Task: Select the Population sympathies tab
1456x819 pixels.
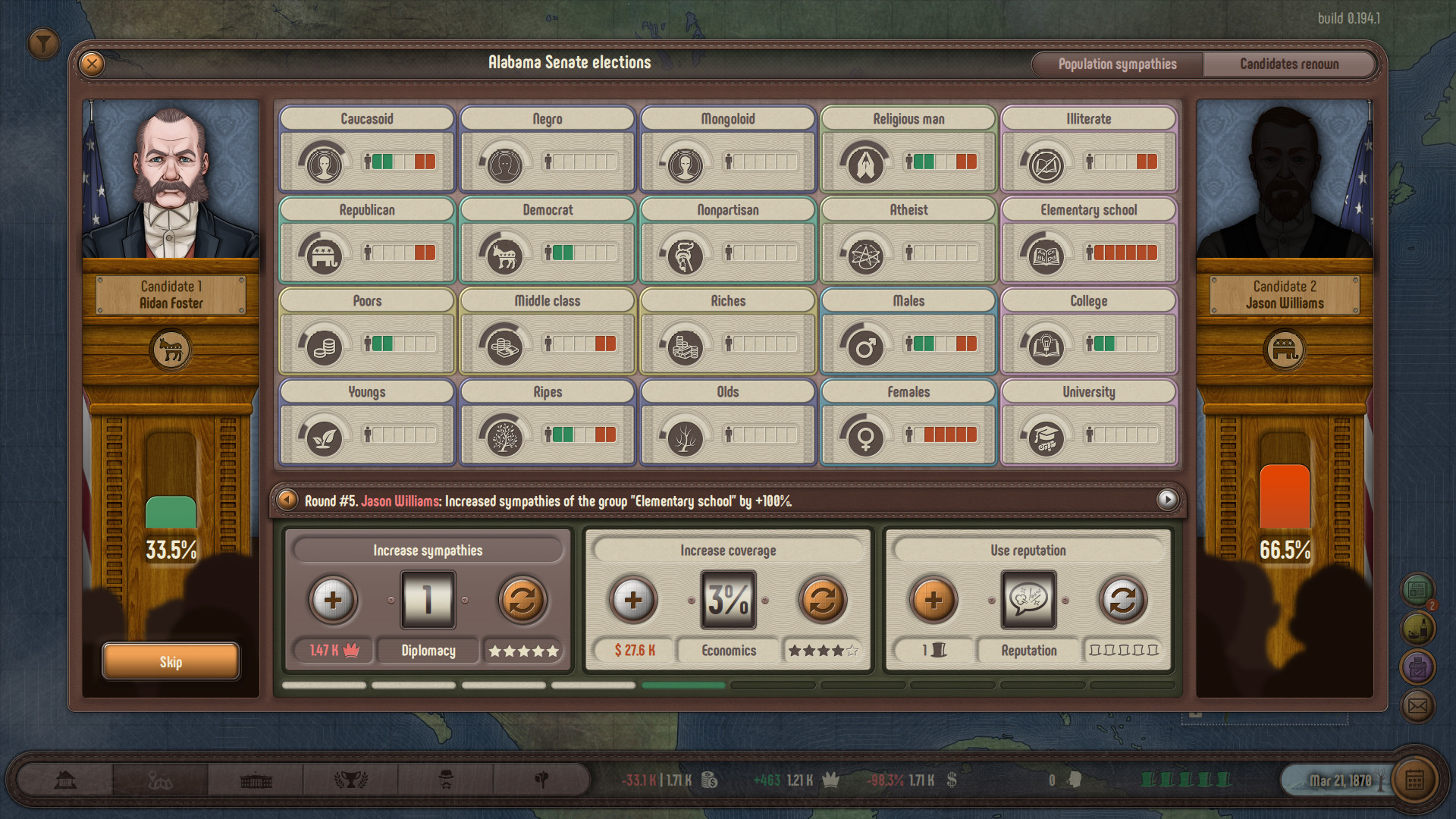Action: pos(1117,64)
